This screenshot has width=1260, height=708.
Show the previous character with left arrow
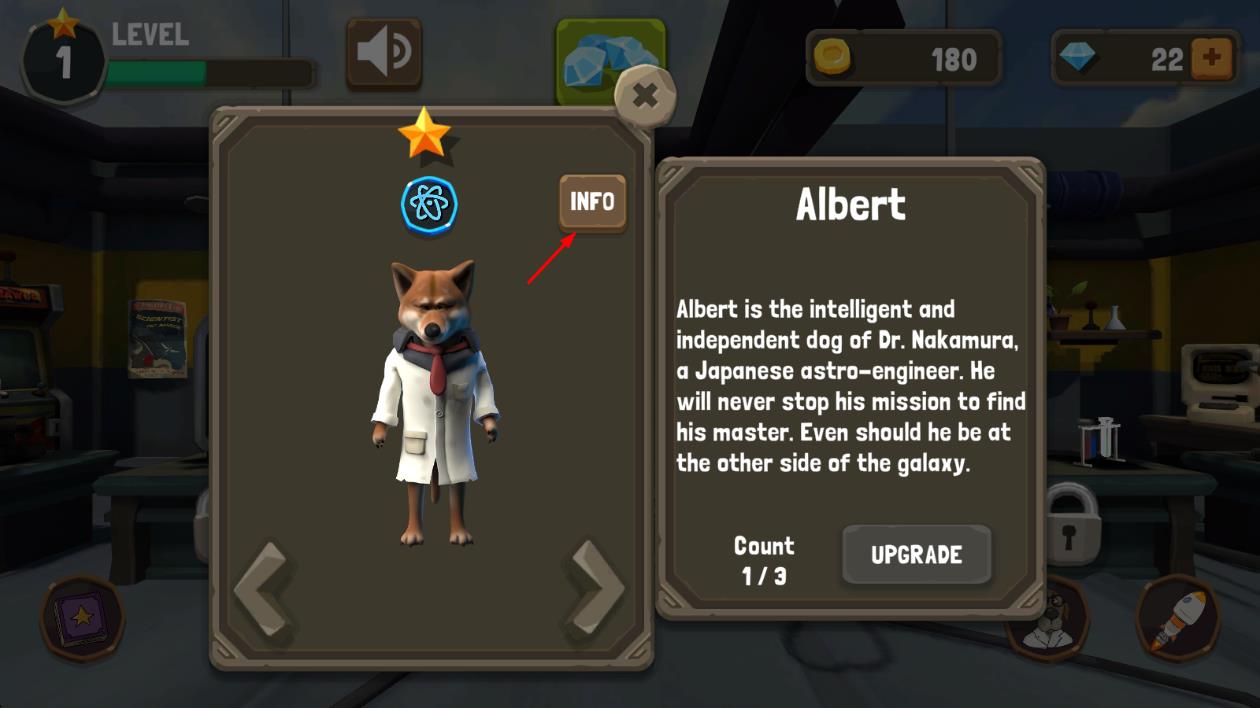[263, 589]
